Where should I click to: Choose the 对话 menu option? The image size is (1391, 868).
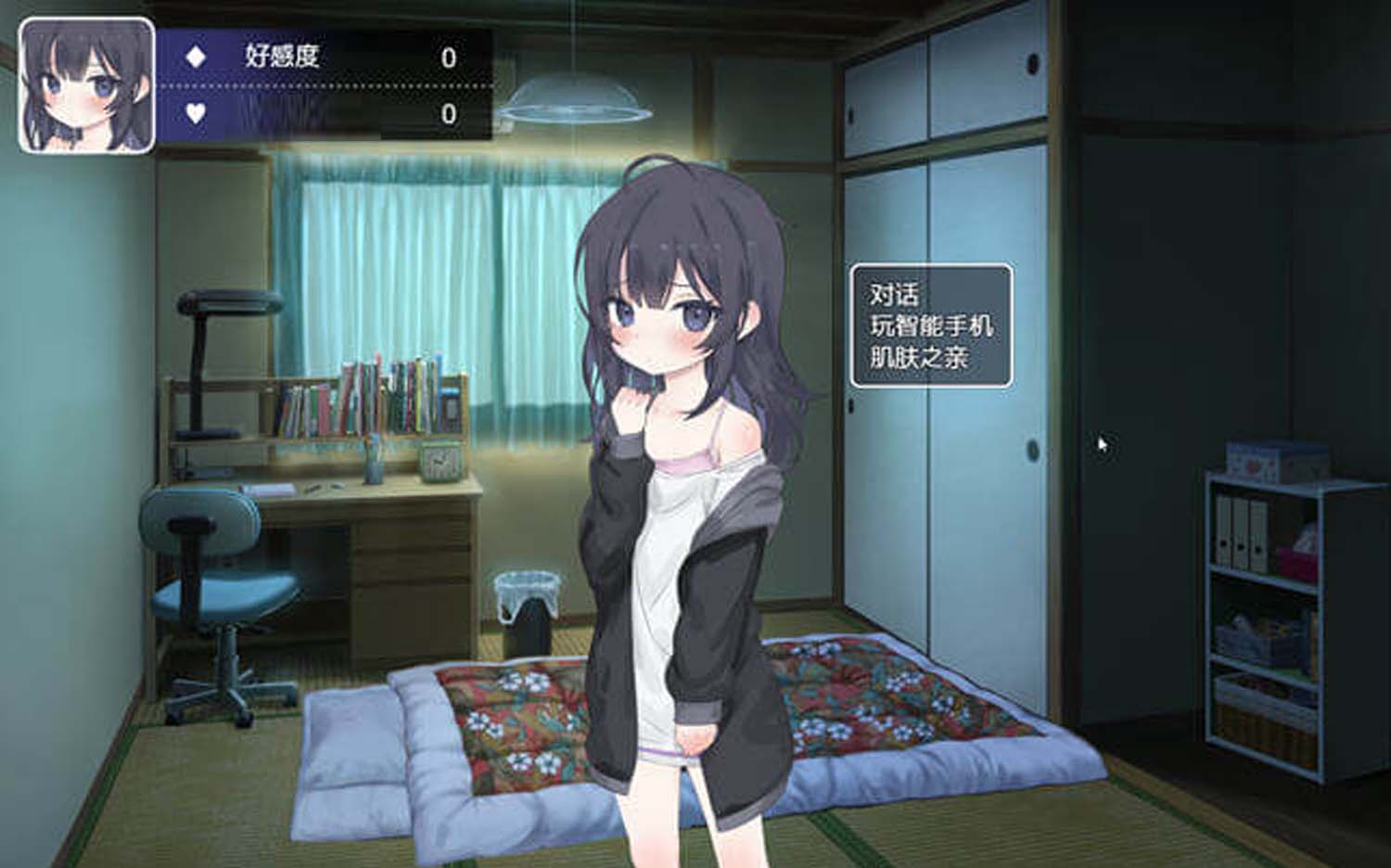click(894, 295)
